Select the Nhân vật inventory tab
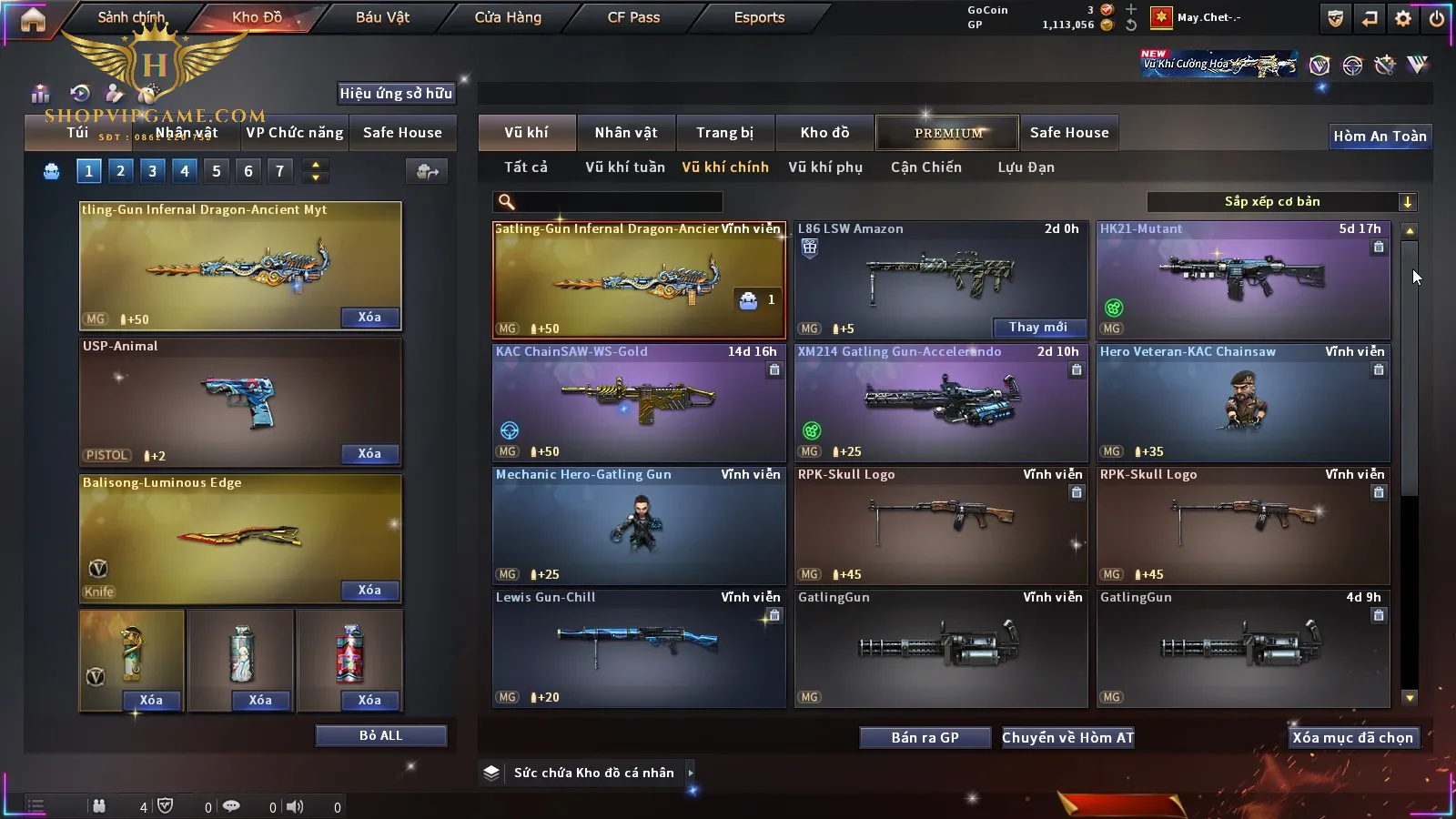This screenshot has height=819, width=1456. pos(625,133)
